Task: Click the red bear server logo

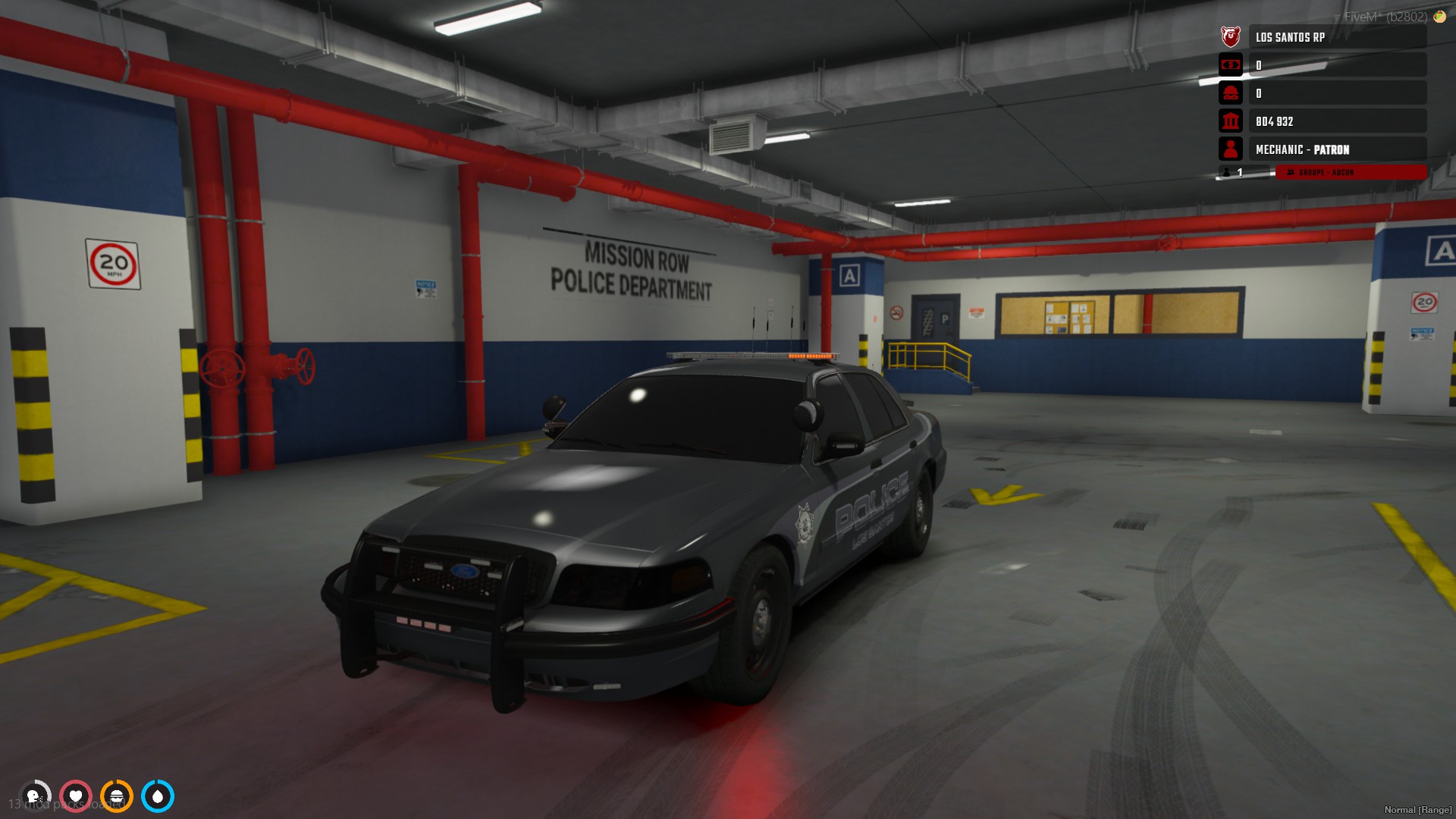Action: coord(1230,36)
